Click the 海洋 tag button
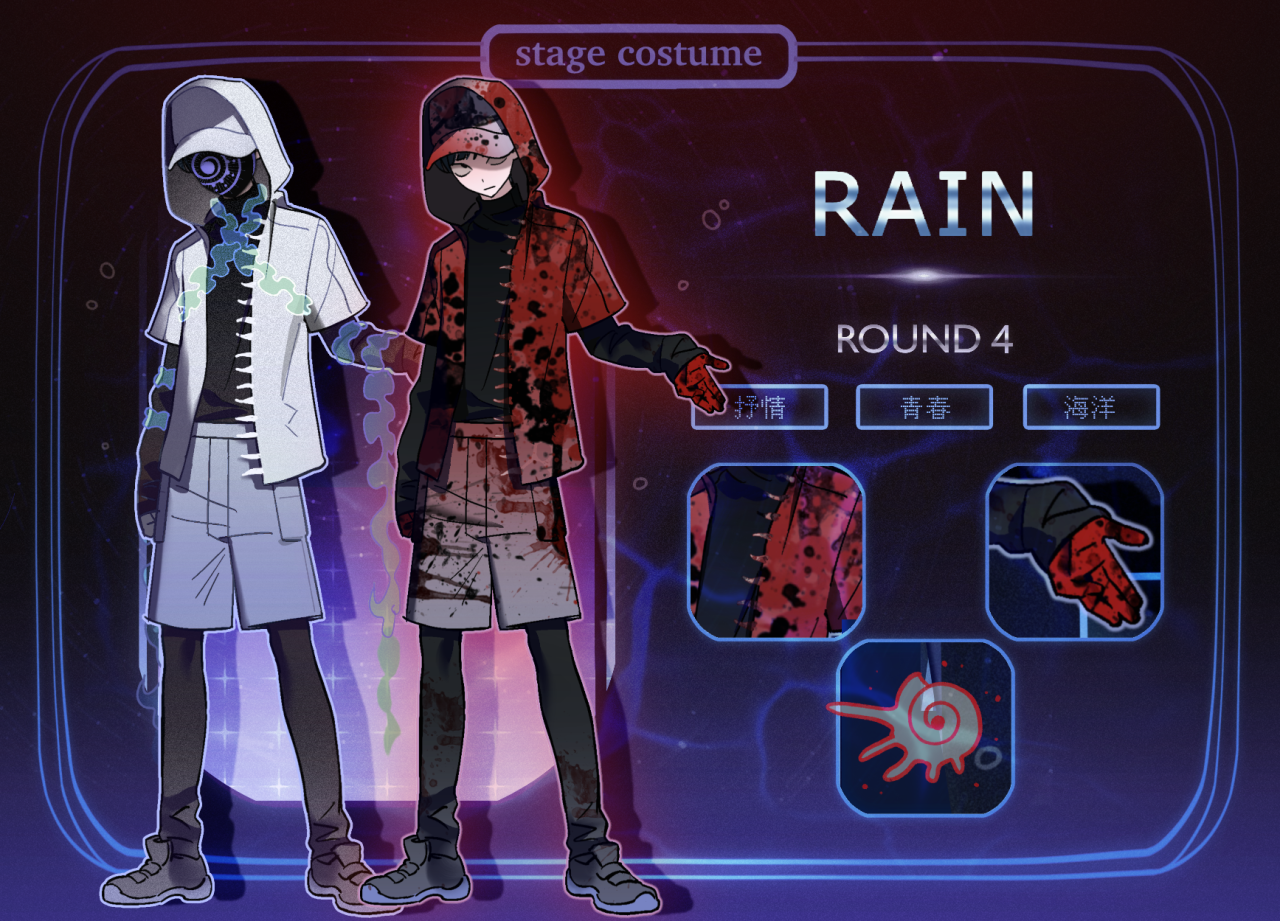The image size is (1280, 921). (1091, 407)
